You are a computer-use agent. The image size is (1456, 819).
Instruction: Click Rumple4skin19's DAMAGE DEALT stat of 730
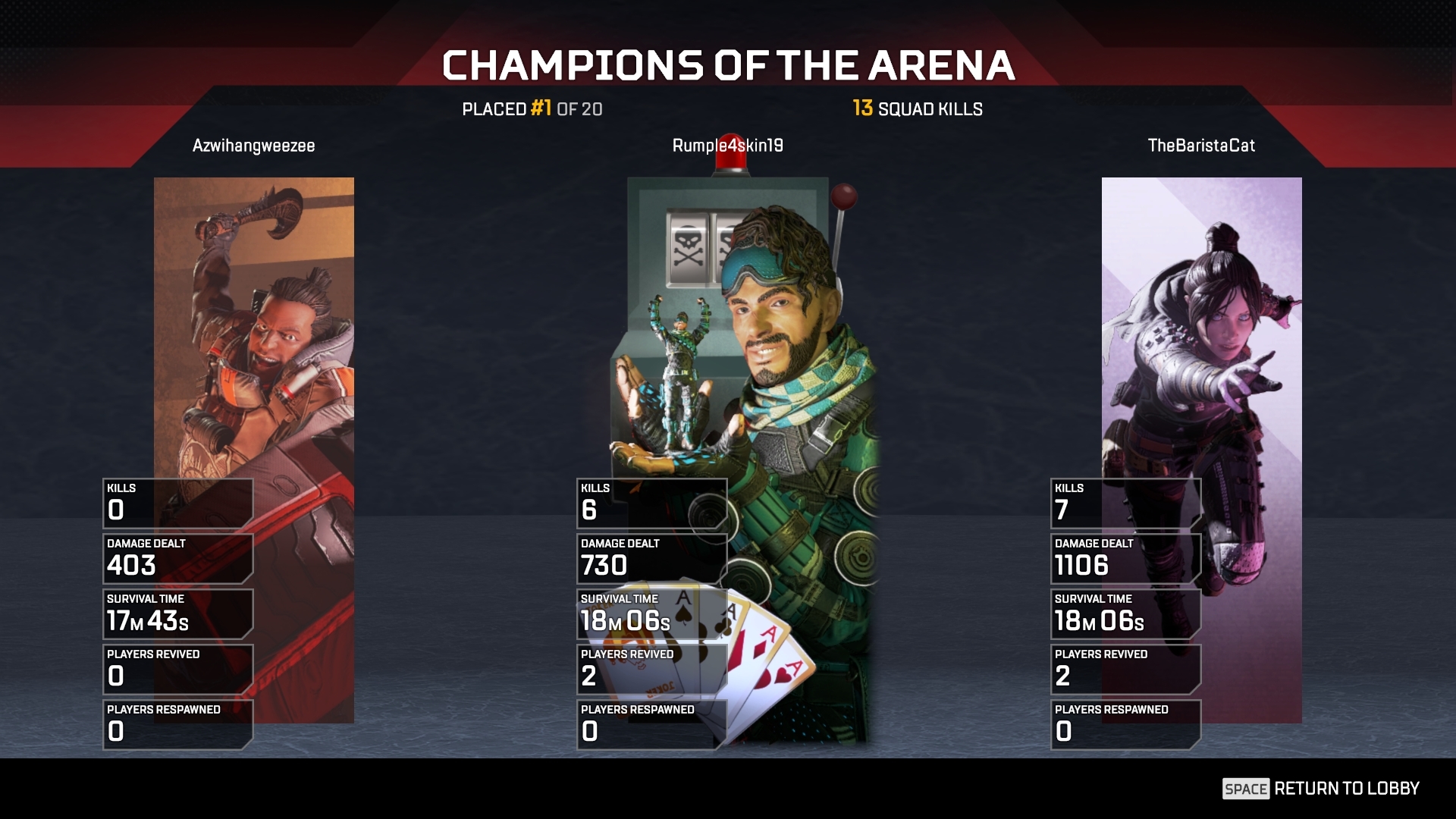651,557
